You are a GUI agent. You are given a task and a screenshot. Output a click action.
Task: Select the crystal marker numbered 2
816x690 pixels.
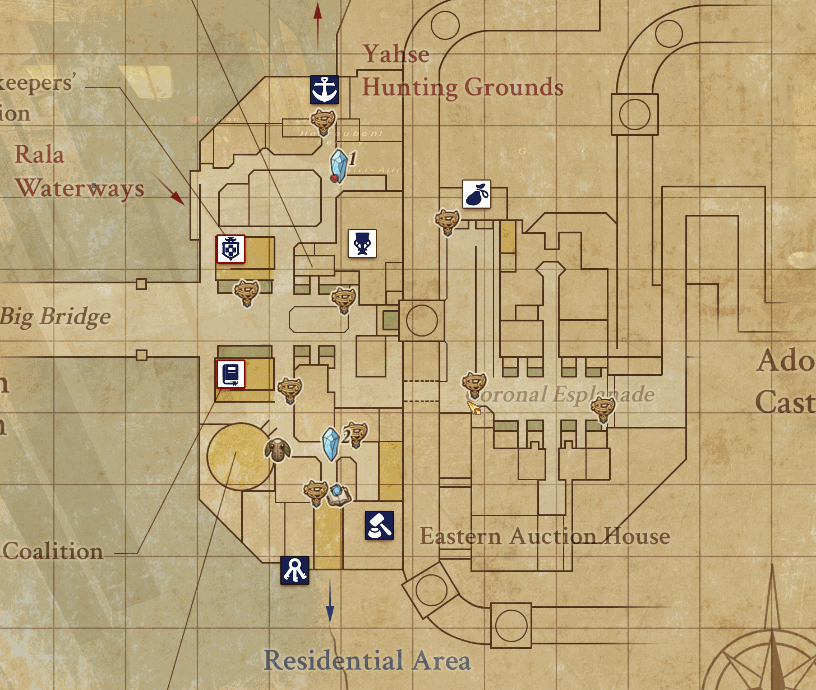(x=331, y=443)
